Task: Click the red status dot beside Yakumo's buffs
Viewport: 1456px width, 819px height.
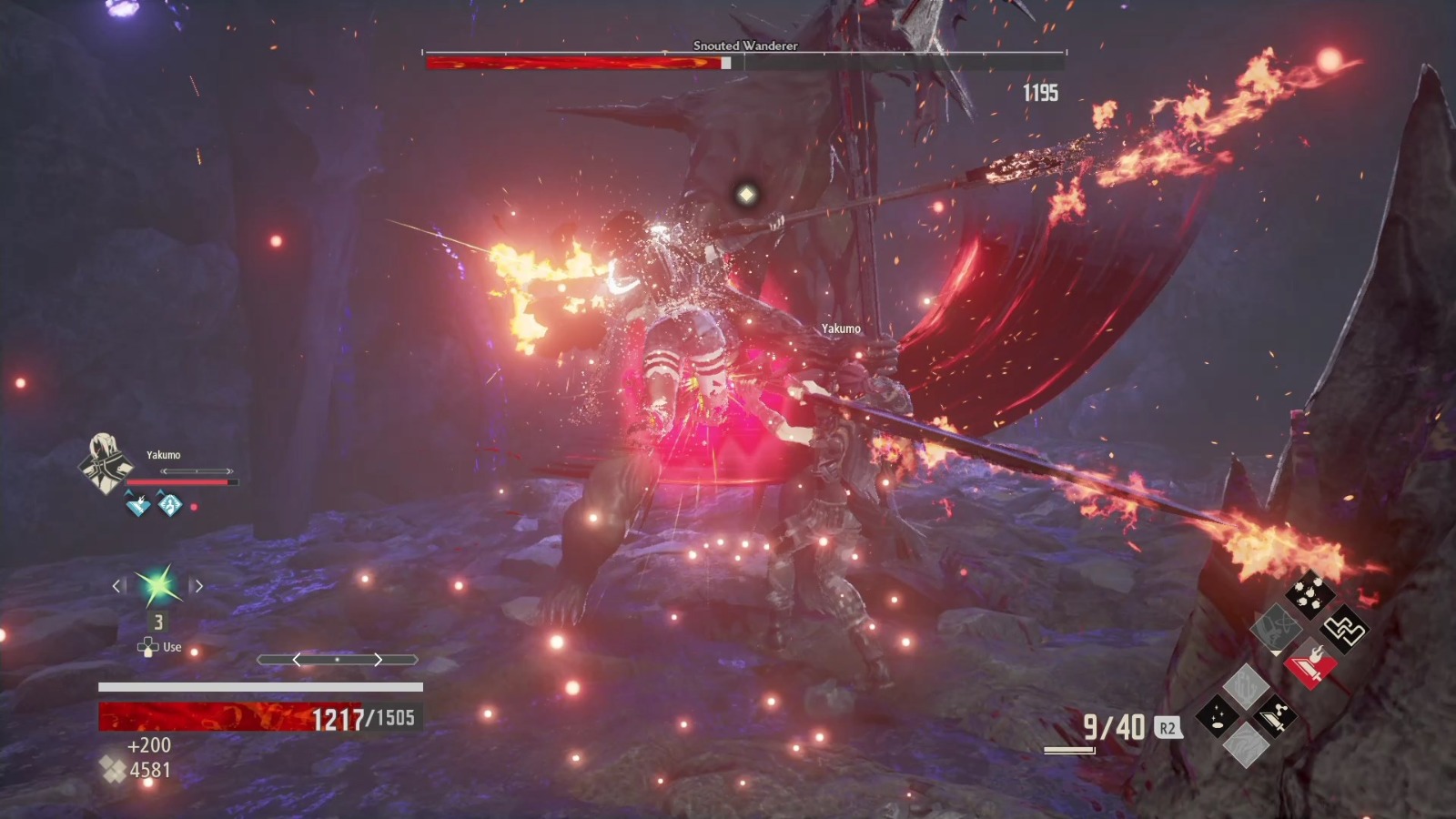Action: [195, 507]
